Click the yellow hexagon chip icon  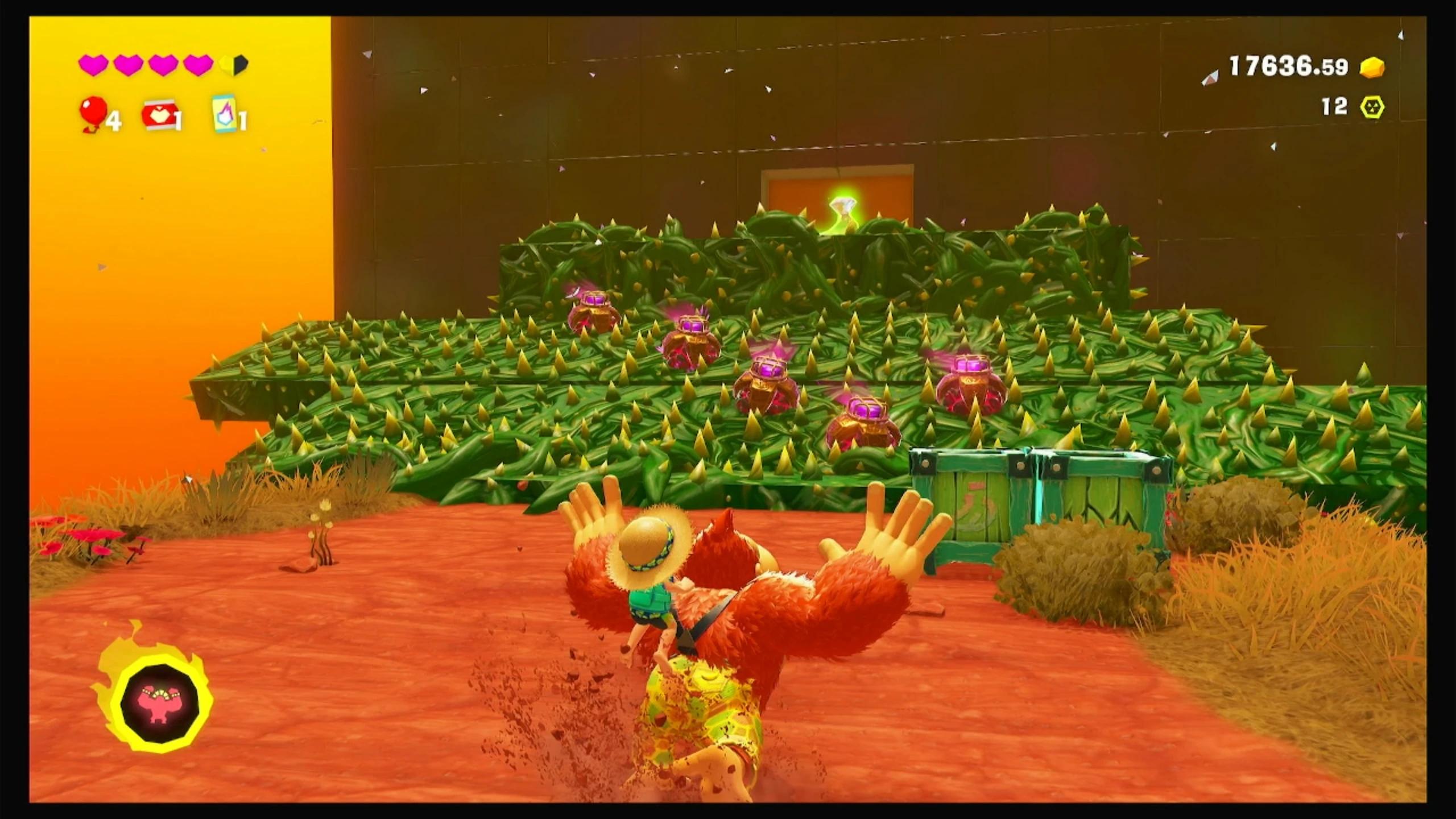pos(1372,107)
